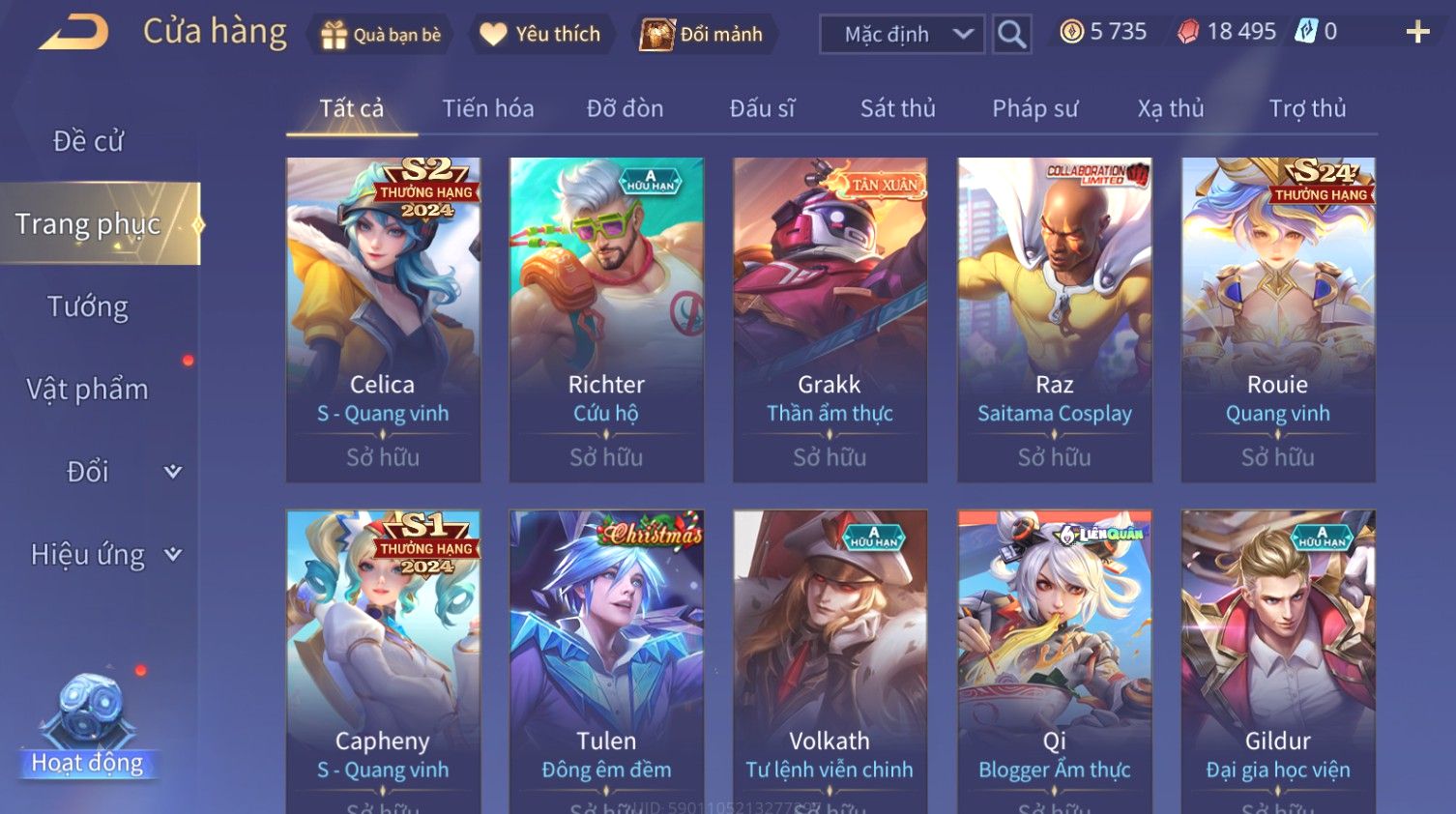Expand the Mặc định sorting dropdown

click(x=901, y=35)
